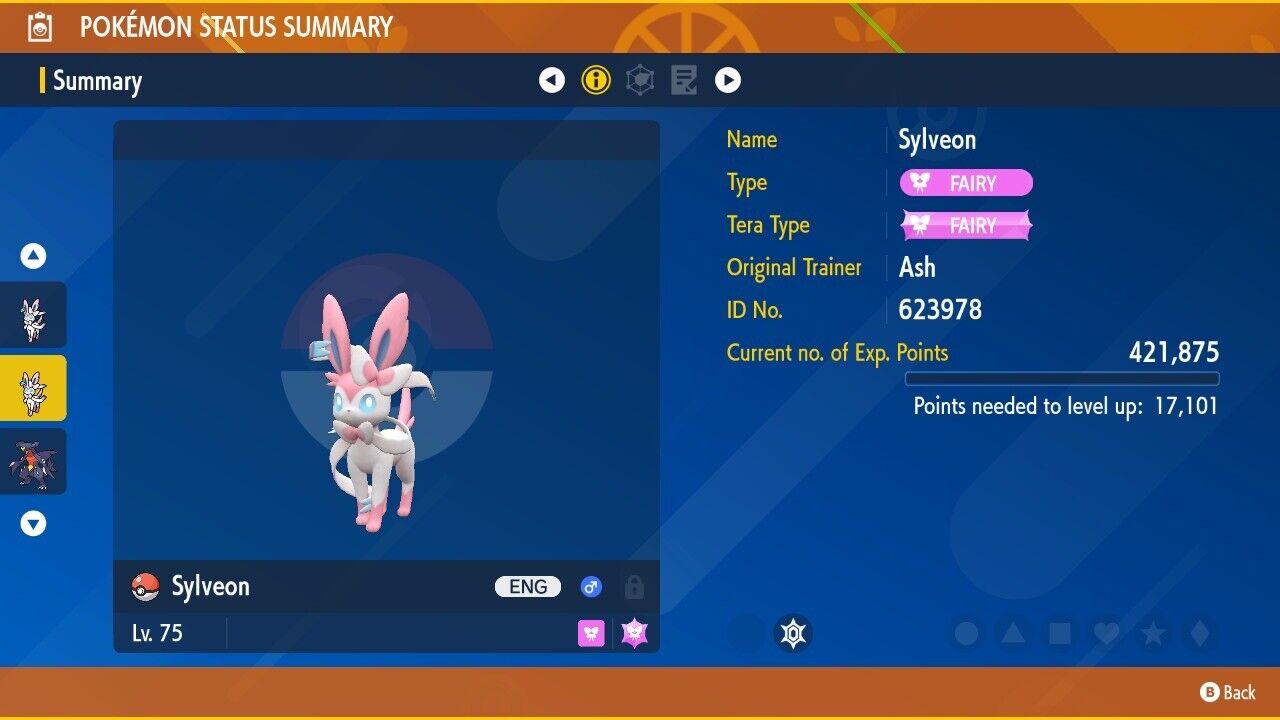Screen dimensions: 1280x720
Task: Select the highlighted Sylveon party thumbnail
Action: tap(33, 388)
